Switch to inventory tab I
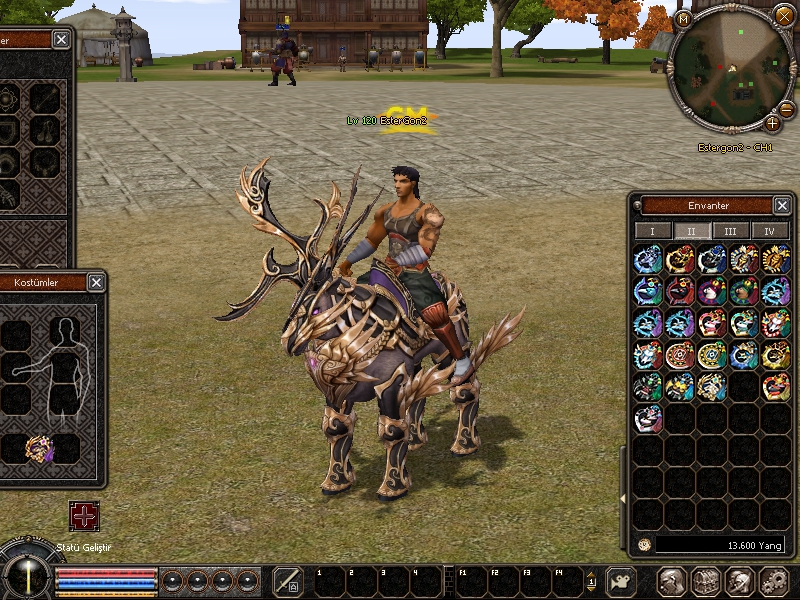Viewport: 800px width, 600px height. [653, 231]
